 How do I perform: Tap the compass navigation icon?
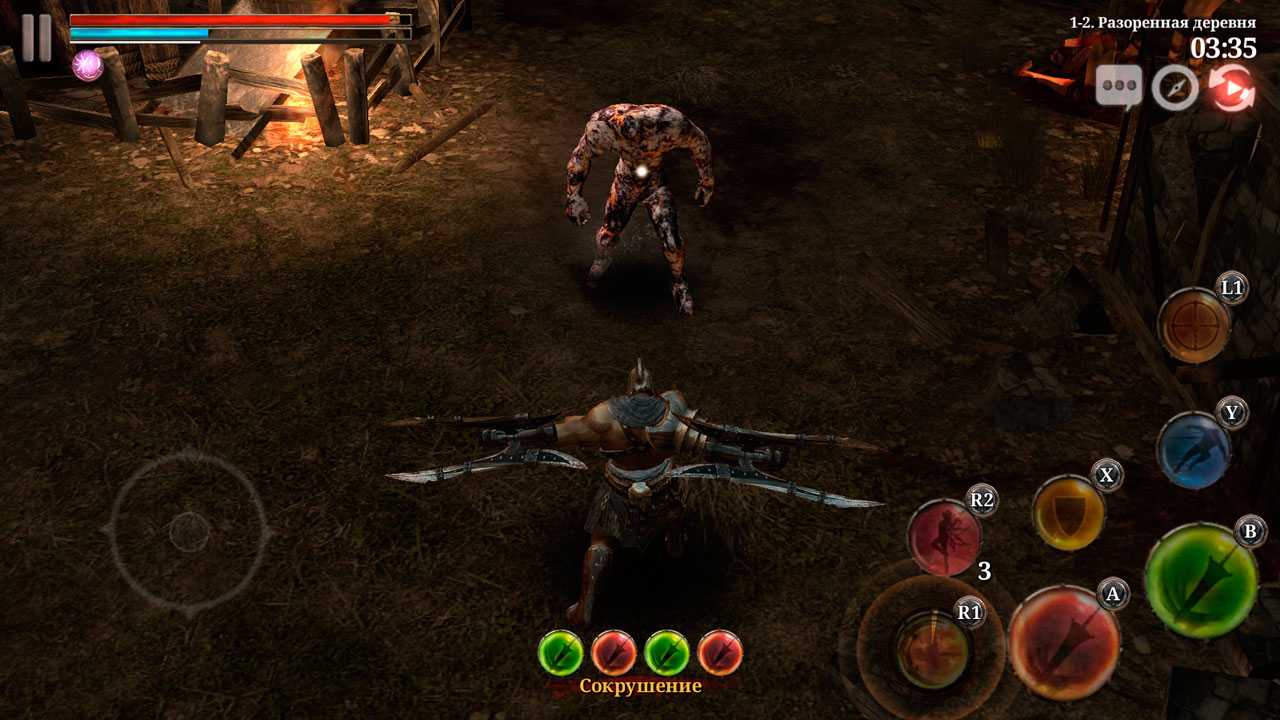click(x=1175, y=88)
